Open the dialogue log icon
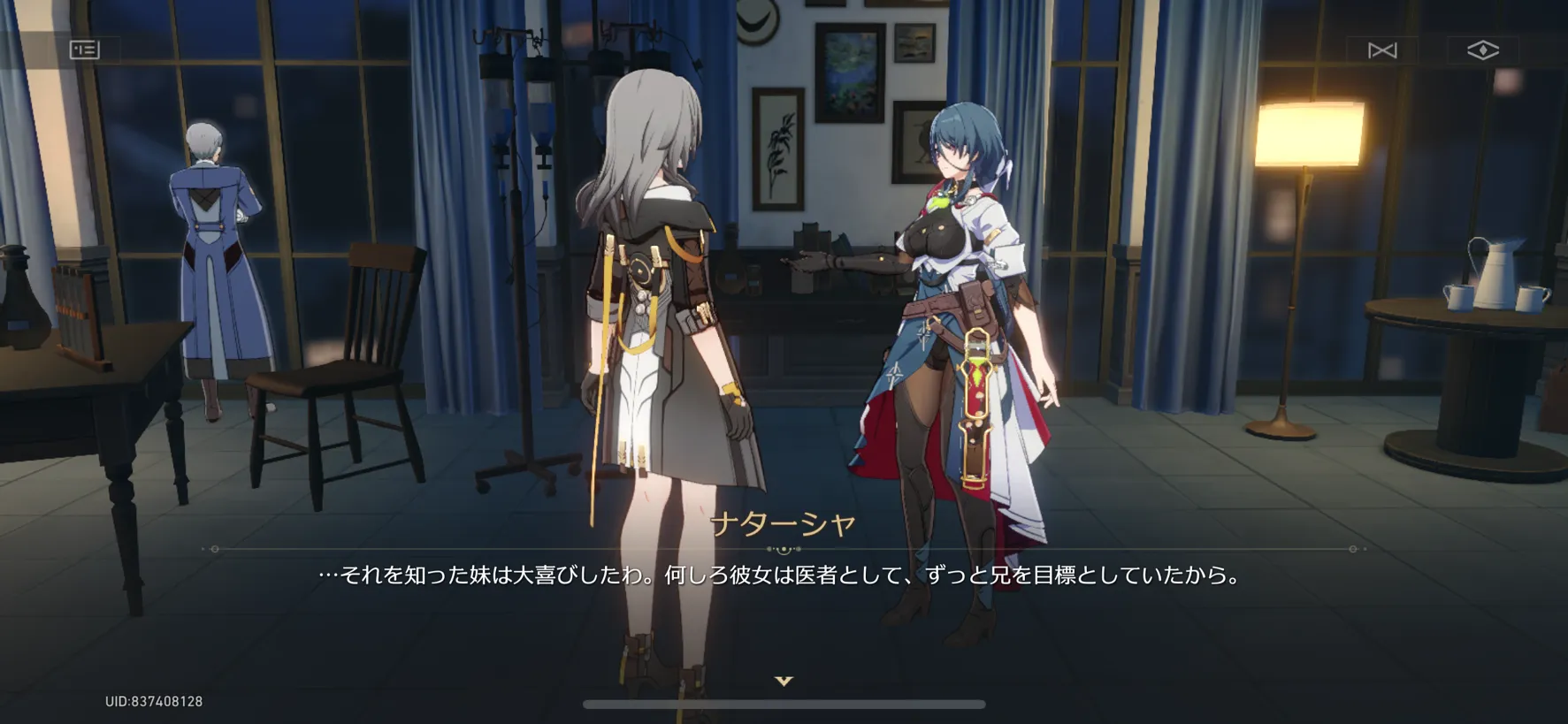Screen dimensions: 1568x724 (x=85, y=50)
